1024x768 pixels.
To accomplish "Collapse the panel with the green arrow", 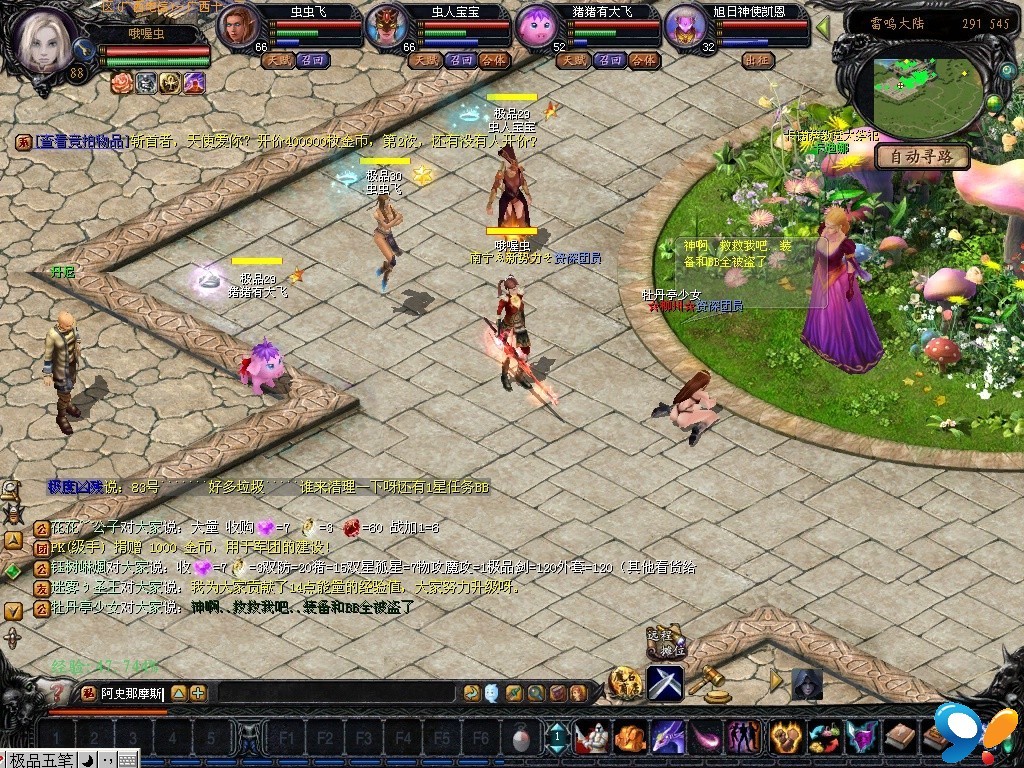I will (x=823, y=27).
